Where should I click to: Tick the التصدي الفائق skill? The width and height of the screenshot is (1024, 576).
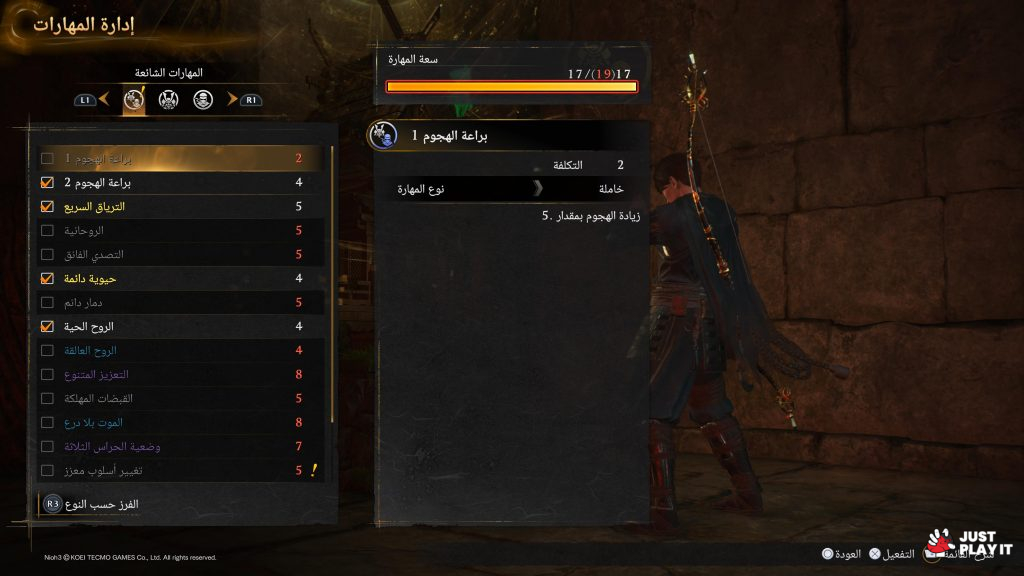(x=47, y=255)
